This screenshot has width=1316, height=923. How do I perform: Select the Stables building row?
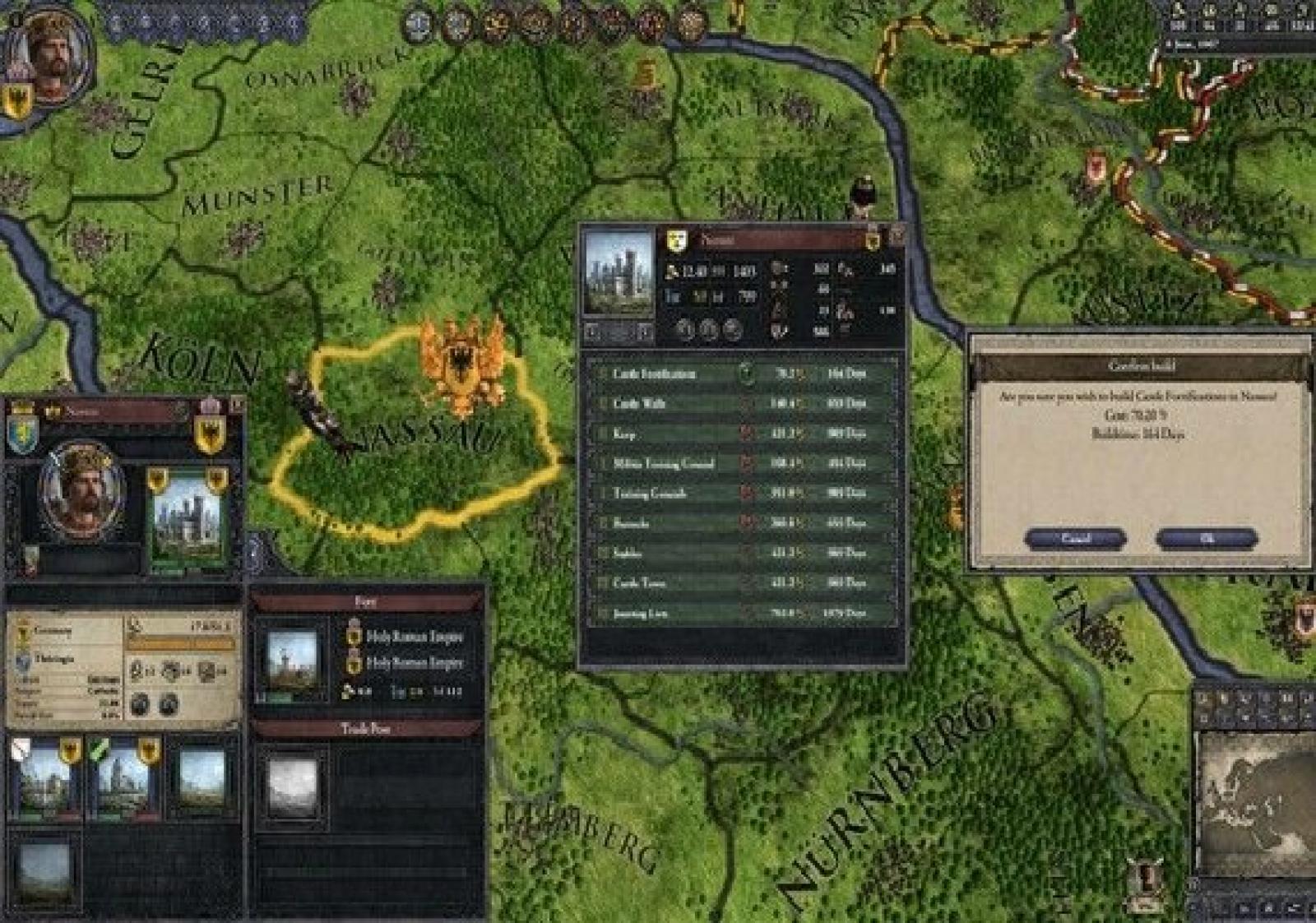pos(740,554)
